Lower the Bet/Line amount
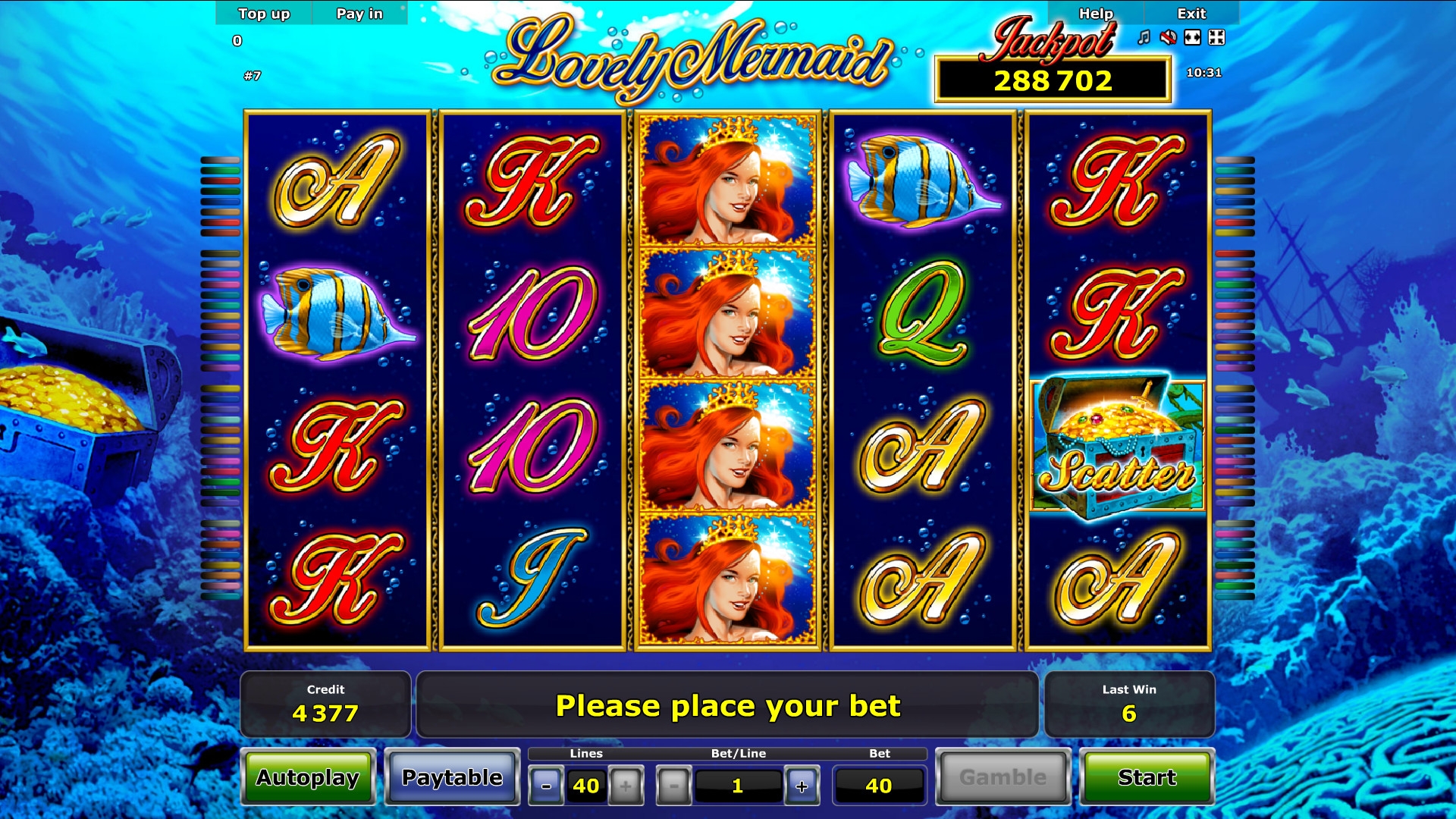The width and height of the screenshot is (1456, 819). [673, 786]
